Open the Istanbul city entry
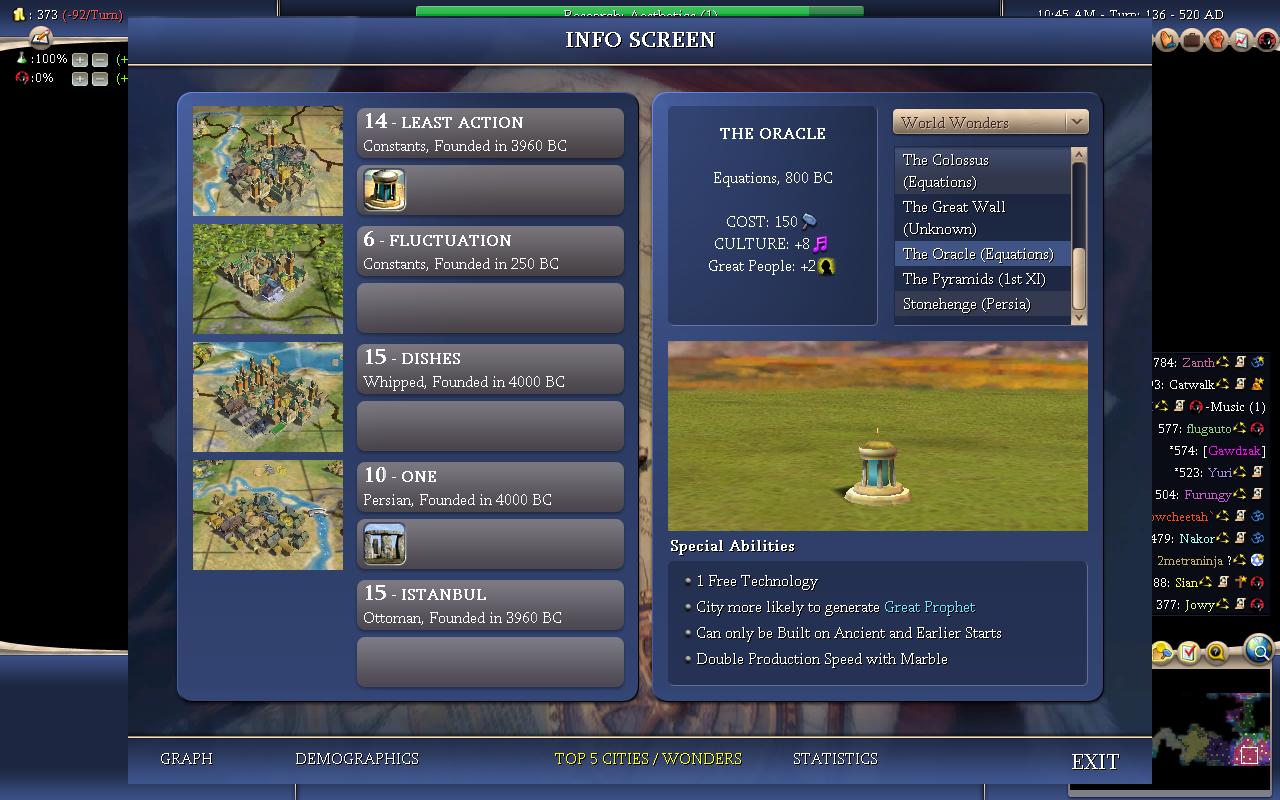1280x800 pixels. (x=490, y=605)
